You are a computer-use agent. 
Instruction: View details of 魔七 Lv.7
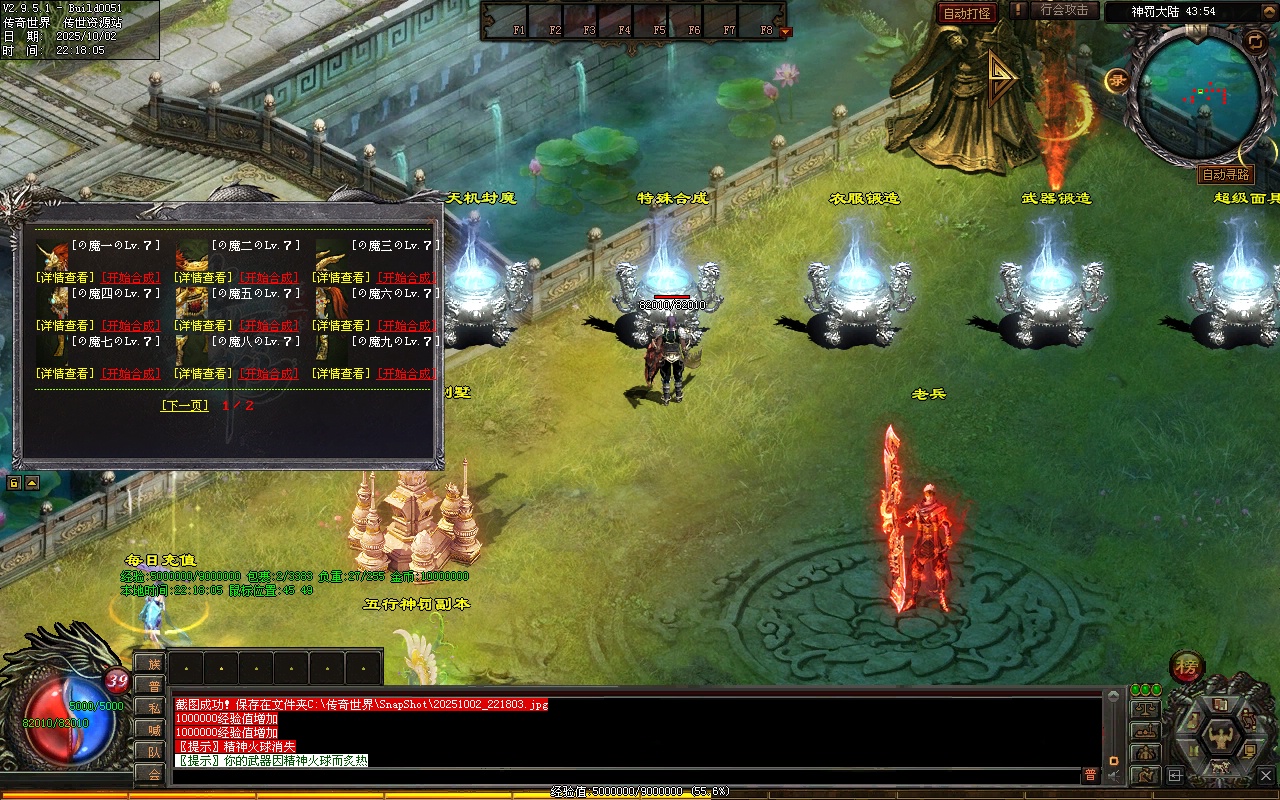point(65,374)
